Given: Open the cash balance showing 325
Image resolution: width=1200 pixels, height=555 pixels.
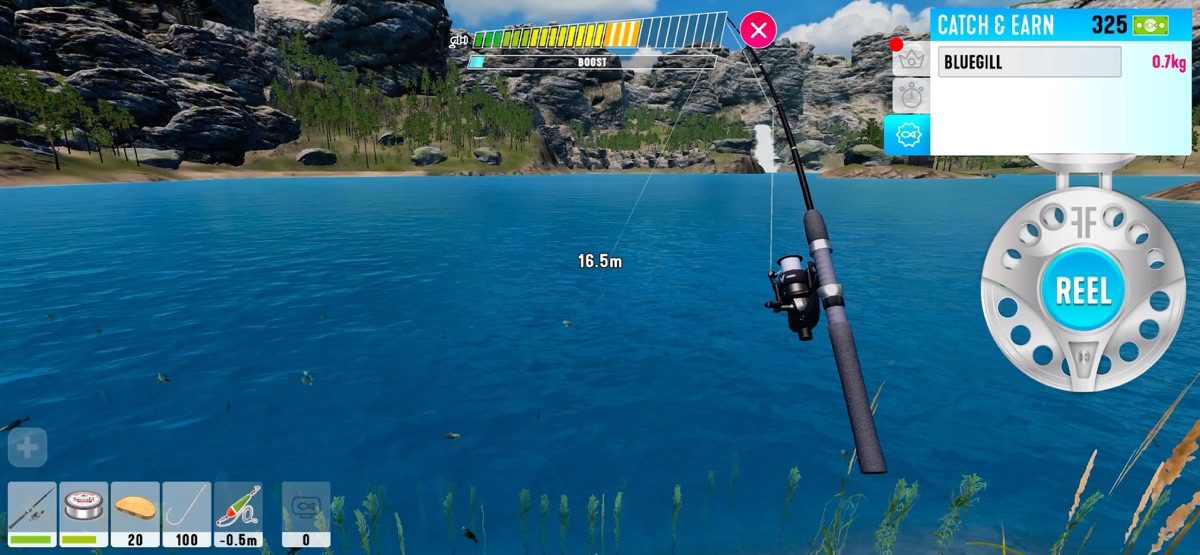Looking at the screenshot, I should [1129, 25].
